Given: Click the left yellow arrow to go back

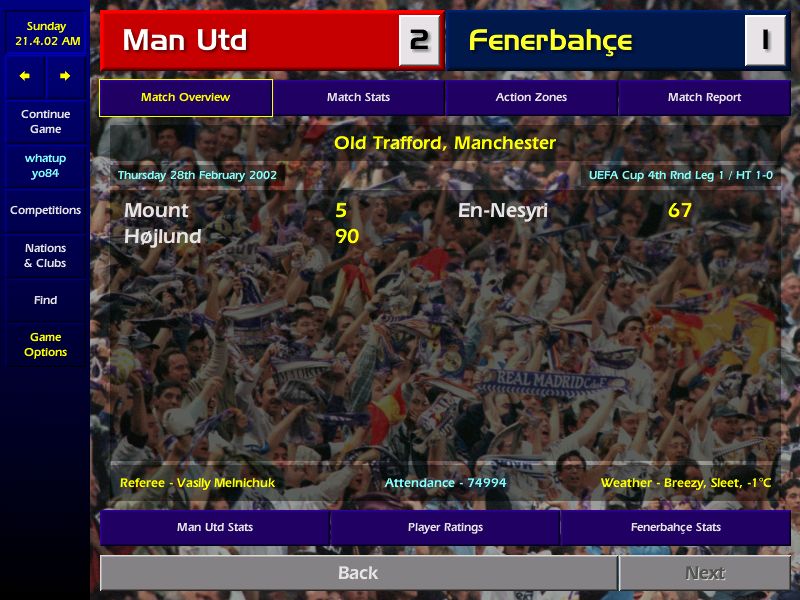Looking at the screenshot, I should (x=25, y=76).
